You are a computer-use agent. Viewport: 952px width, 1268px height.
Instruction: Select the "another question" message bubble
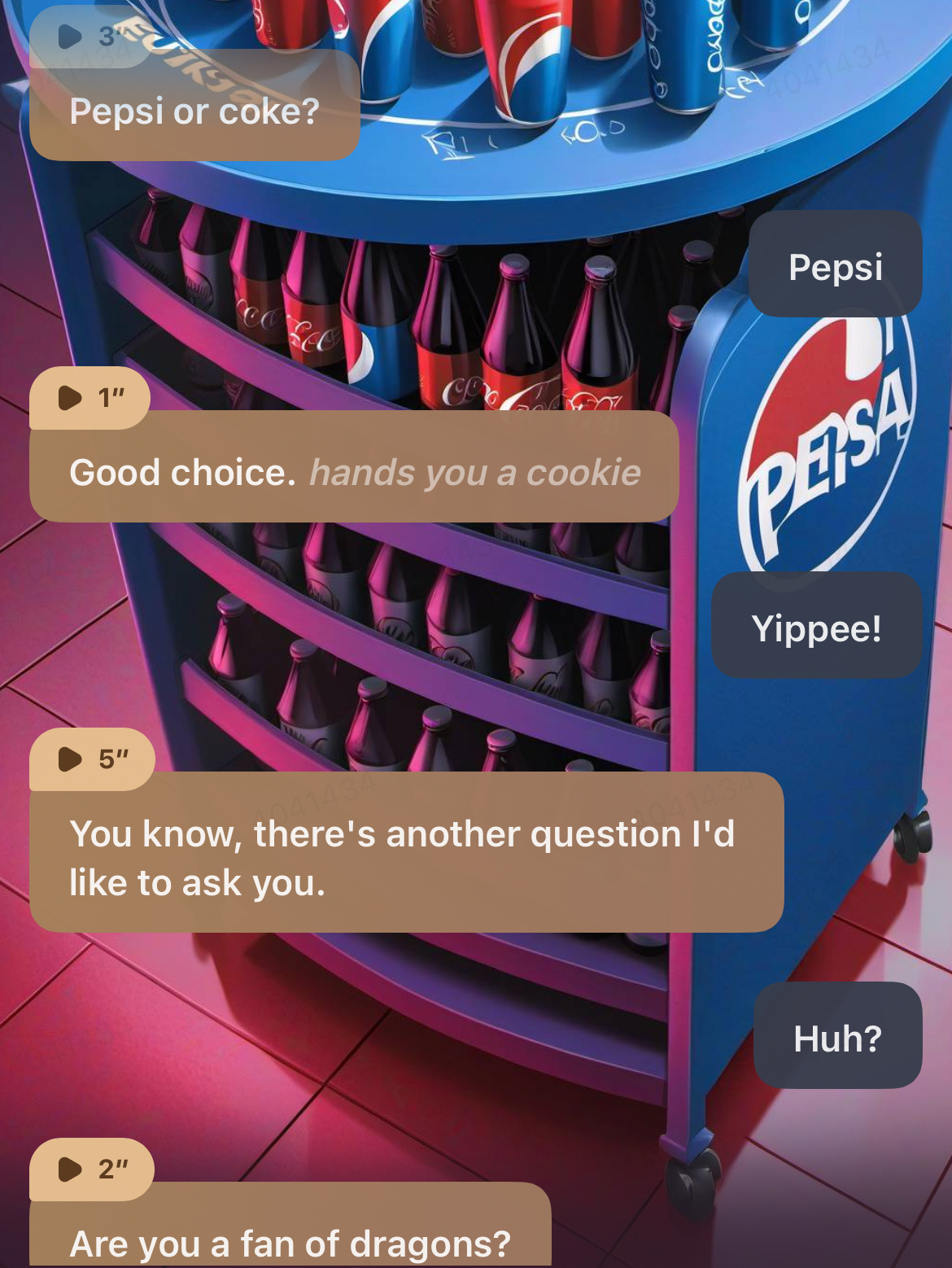click(406, 858)
